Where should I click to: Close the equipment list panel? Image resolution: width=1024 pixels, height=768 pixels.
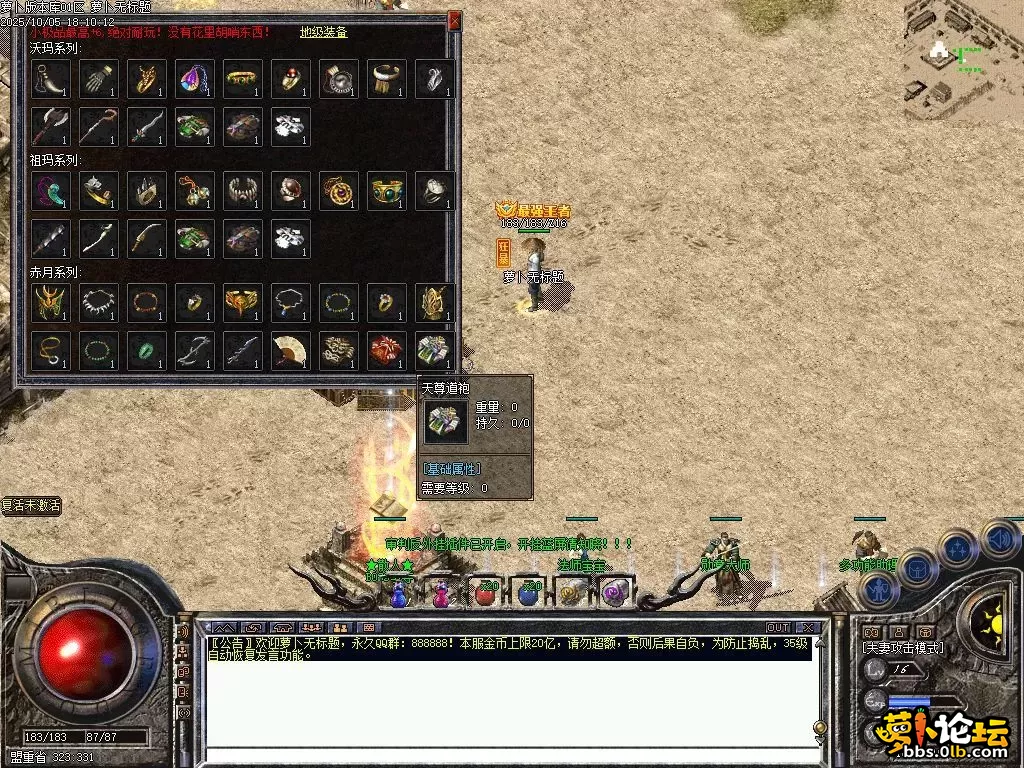(x=455, y=19)
